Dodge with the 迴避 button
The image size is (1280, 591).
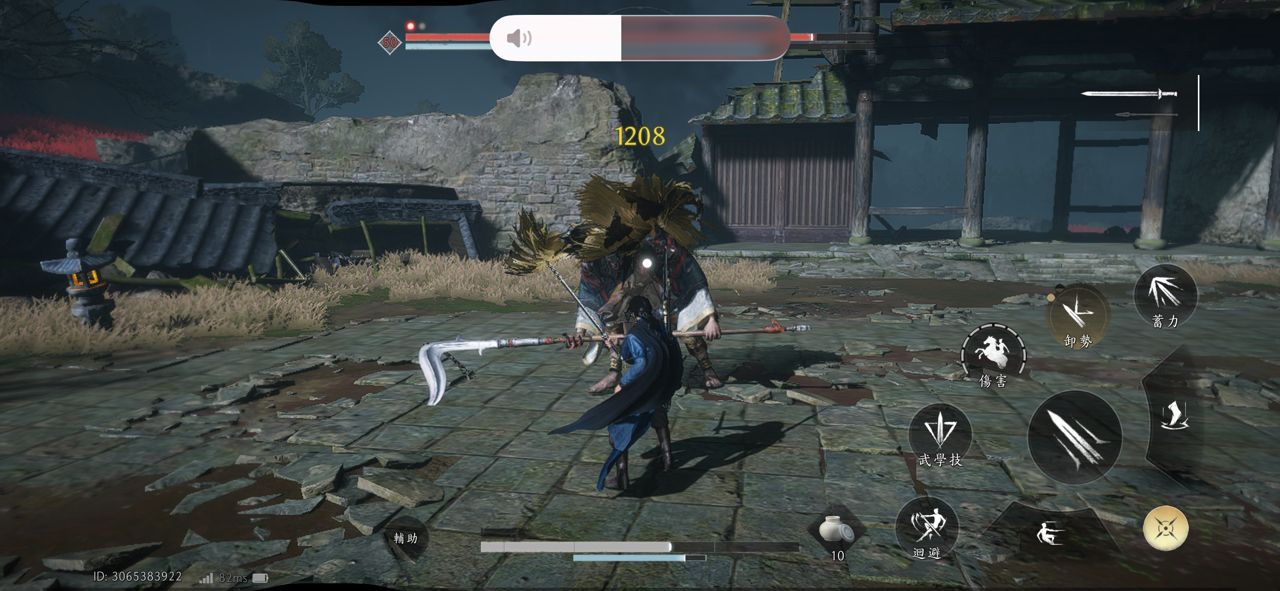[927, 527]
